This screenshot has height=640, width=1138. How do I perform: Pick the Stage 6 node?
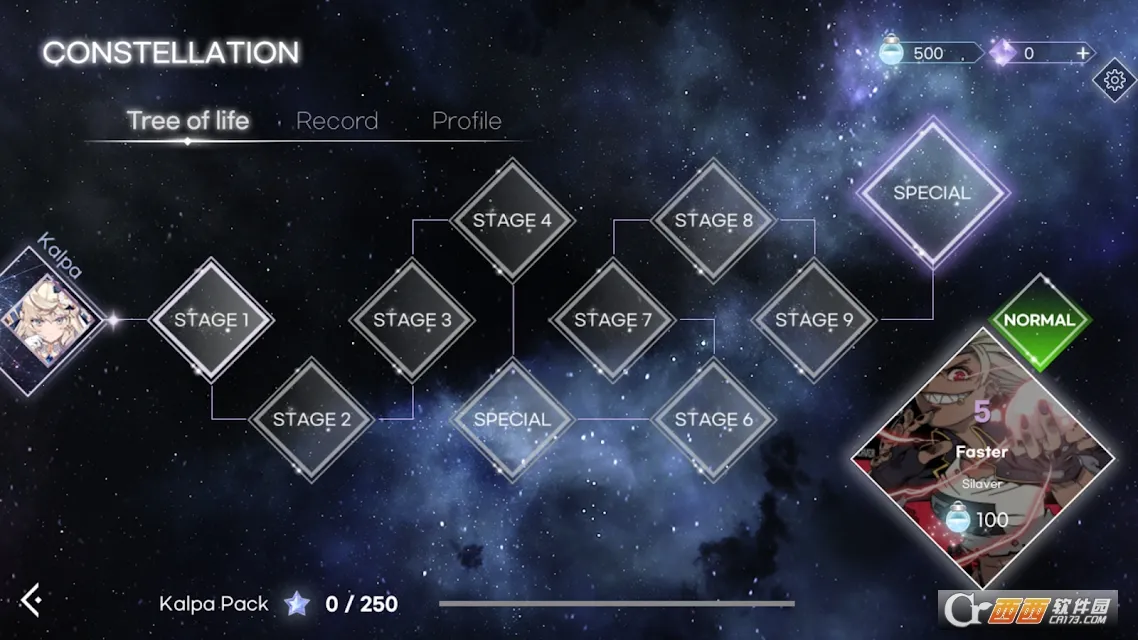coord(713,419)
